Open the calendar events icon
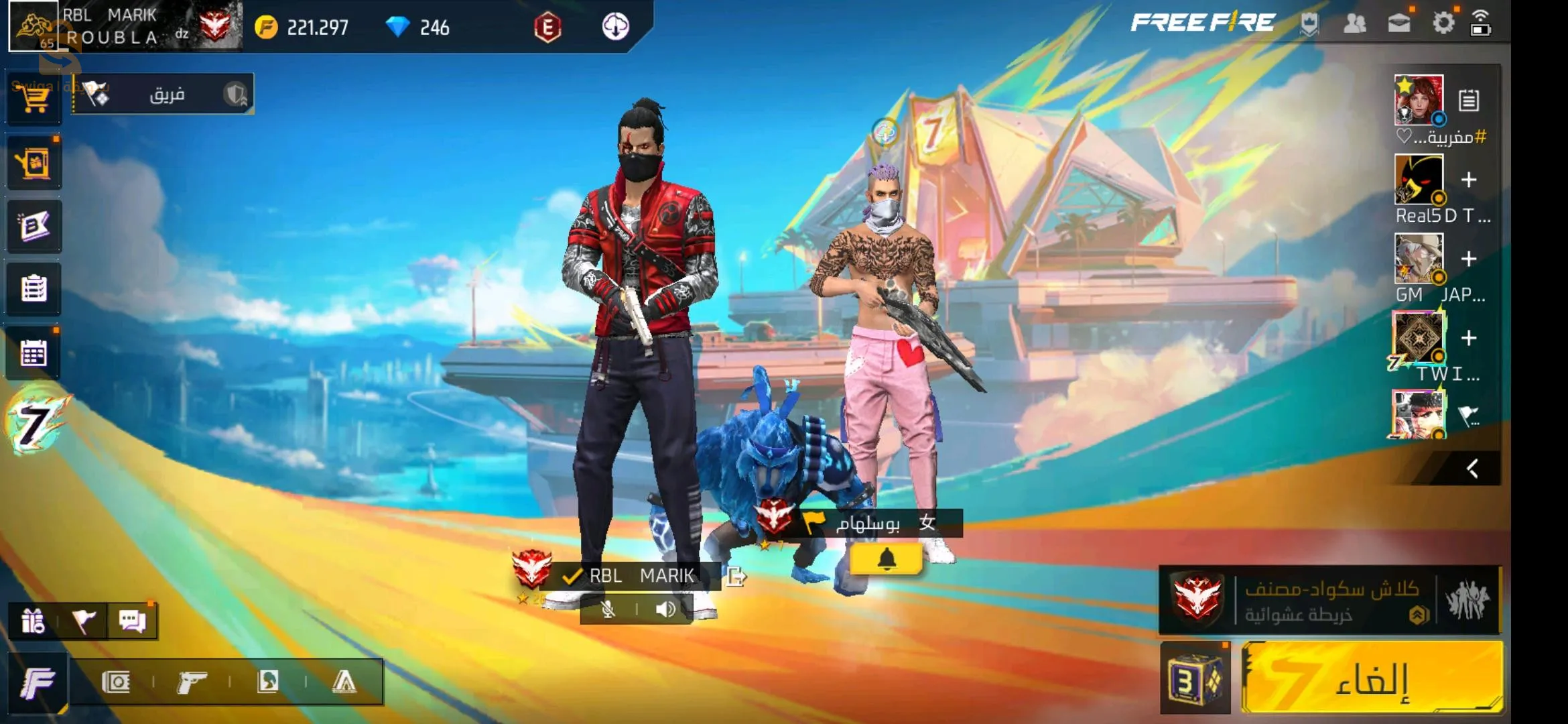The width and height of the screenshot is (1568, 724). 34,353
